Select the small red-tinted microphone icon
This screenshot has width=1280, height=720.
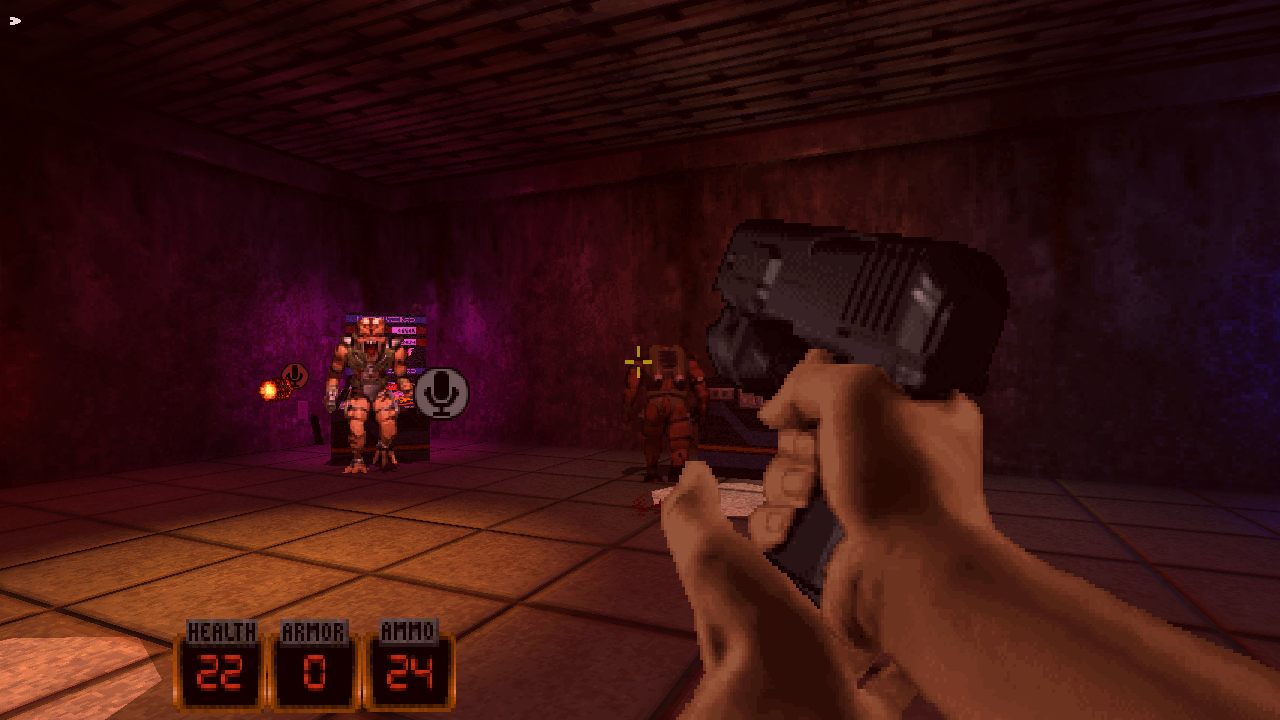tap(294, 376)
